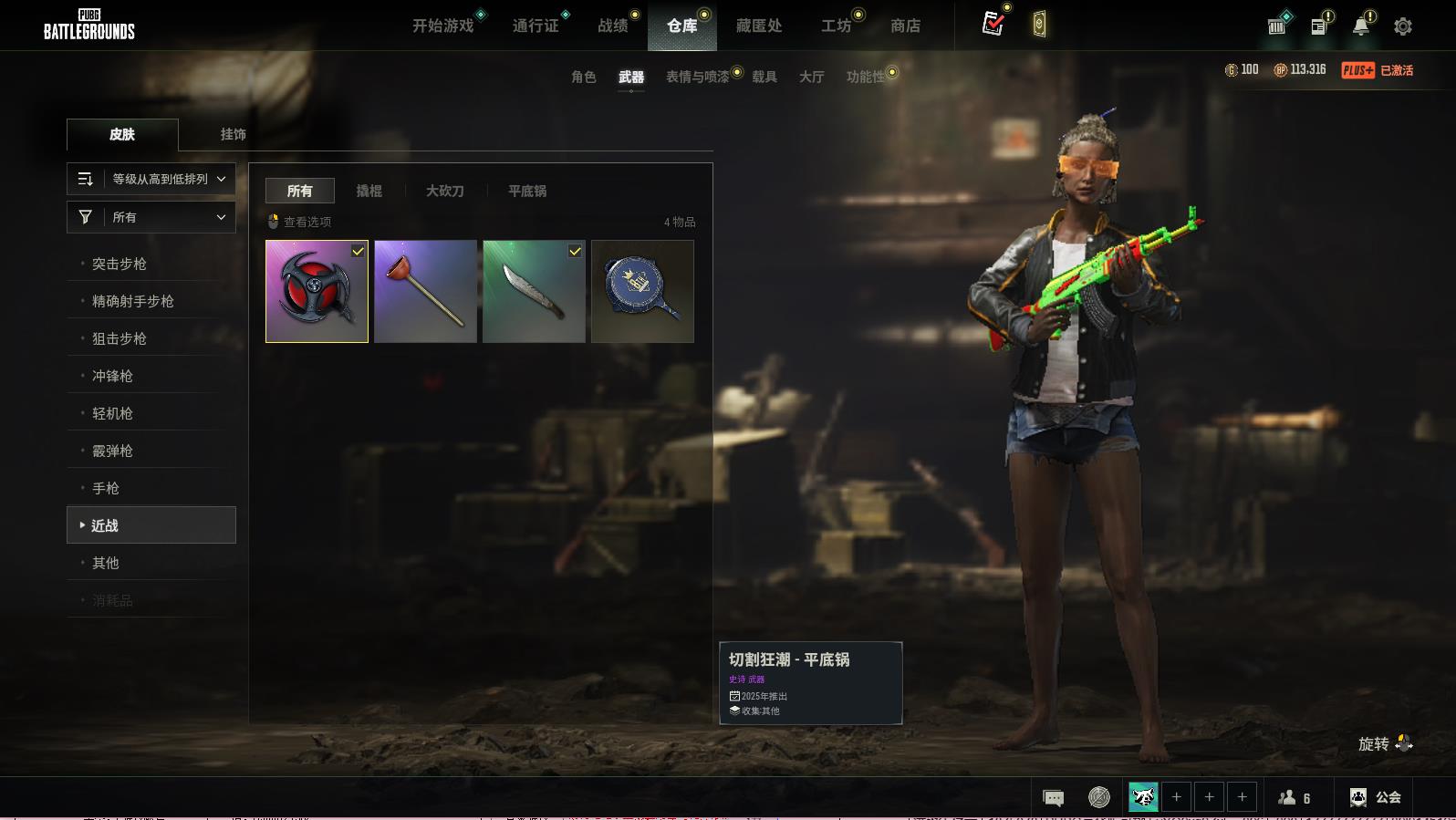Select the blue frying pan skin
1456x820 pixels.
642,291
